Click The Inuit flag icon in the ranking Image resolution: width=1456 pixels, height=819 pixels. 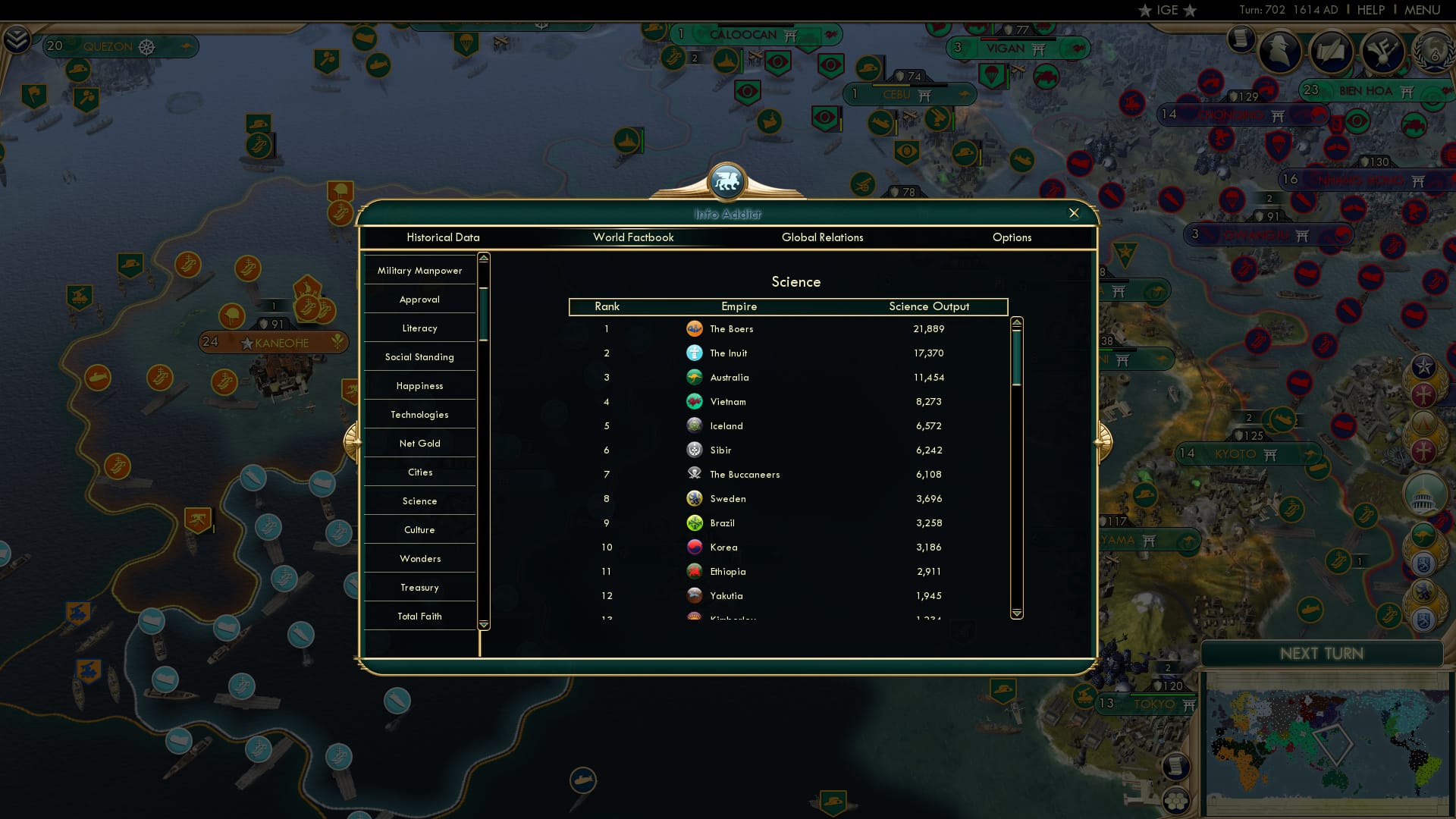(695, 353)
